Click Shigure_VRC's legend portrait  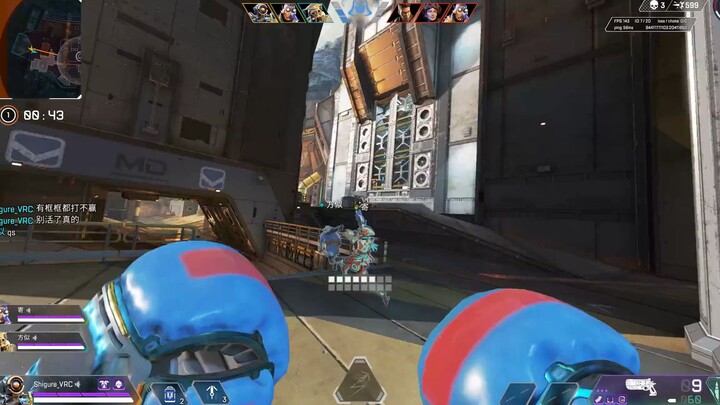click(14, 388)
